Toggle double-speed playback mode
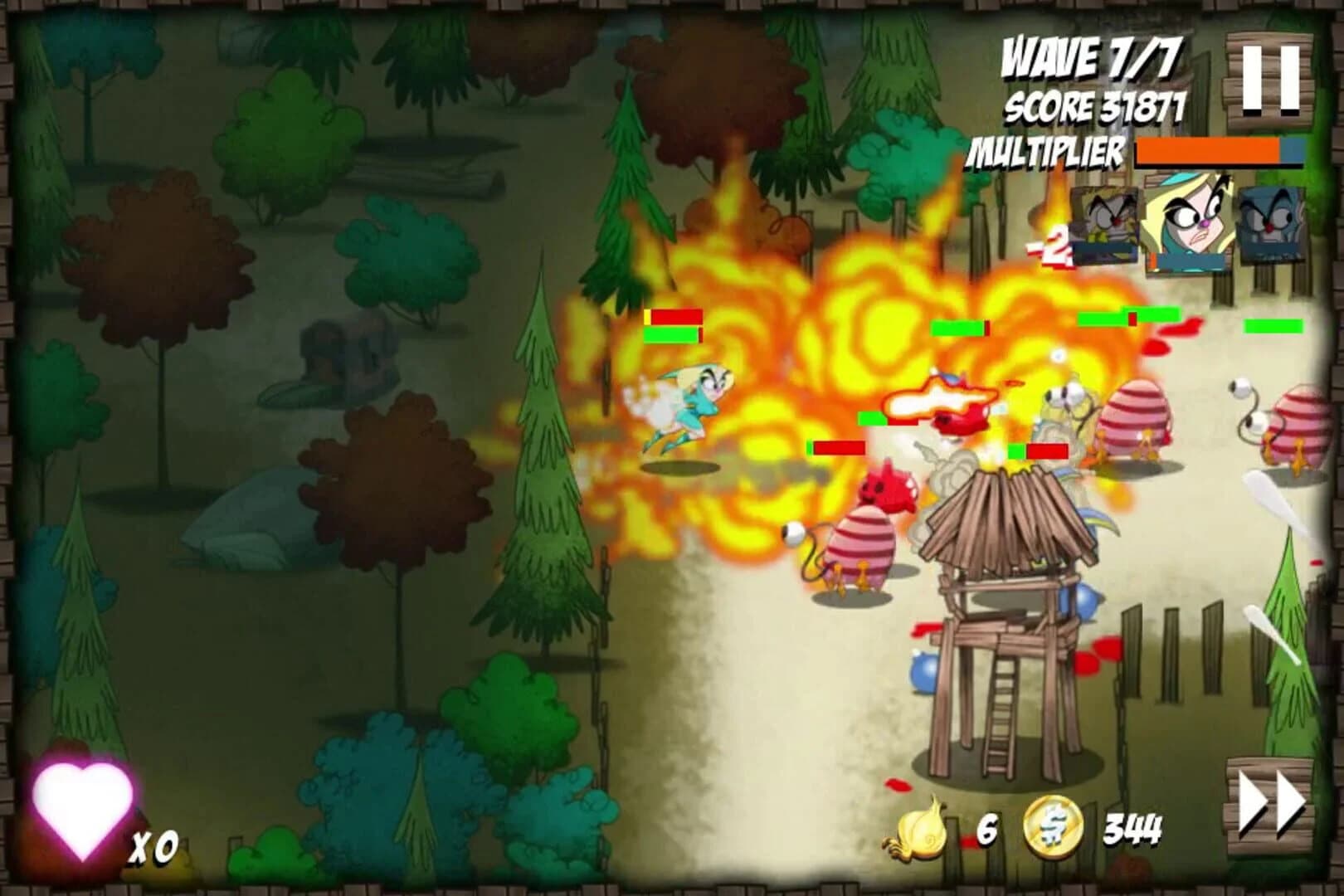1344x896 pixels. 1268,801
